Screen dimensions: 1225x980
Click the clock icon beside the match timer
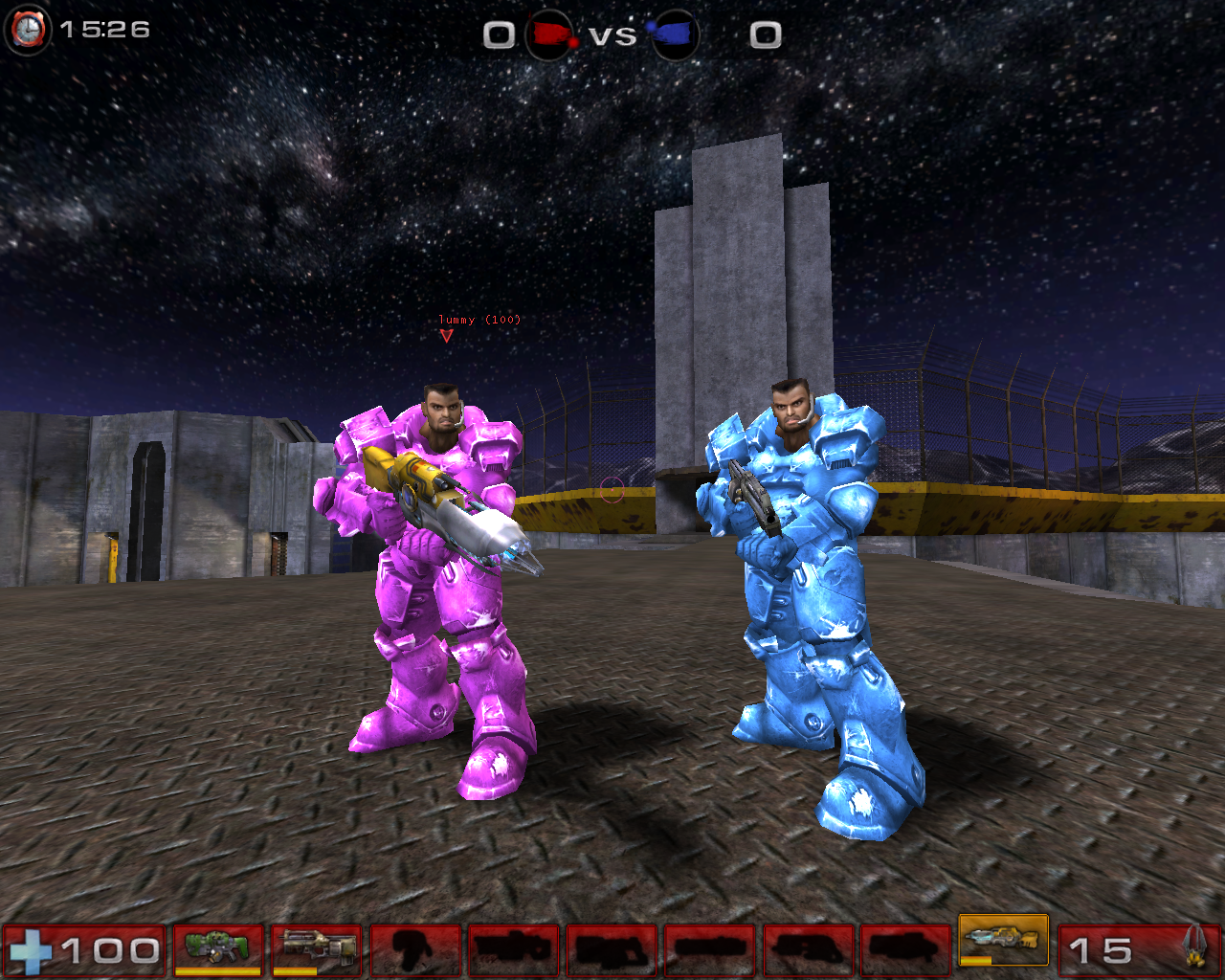(x=27, y=29)
